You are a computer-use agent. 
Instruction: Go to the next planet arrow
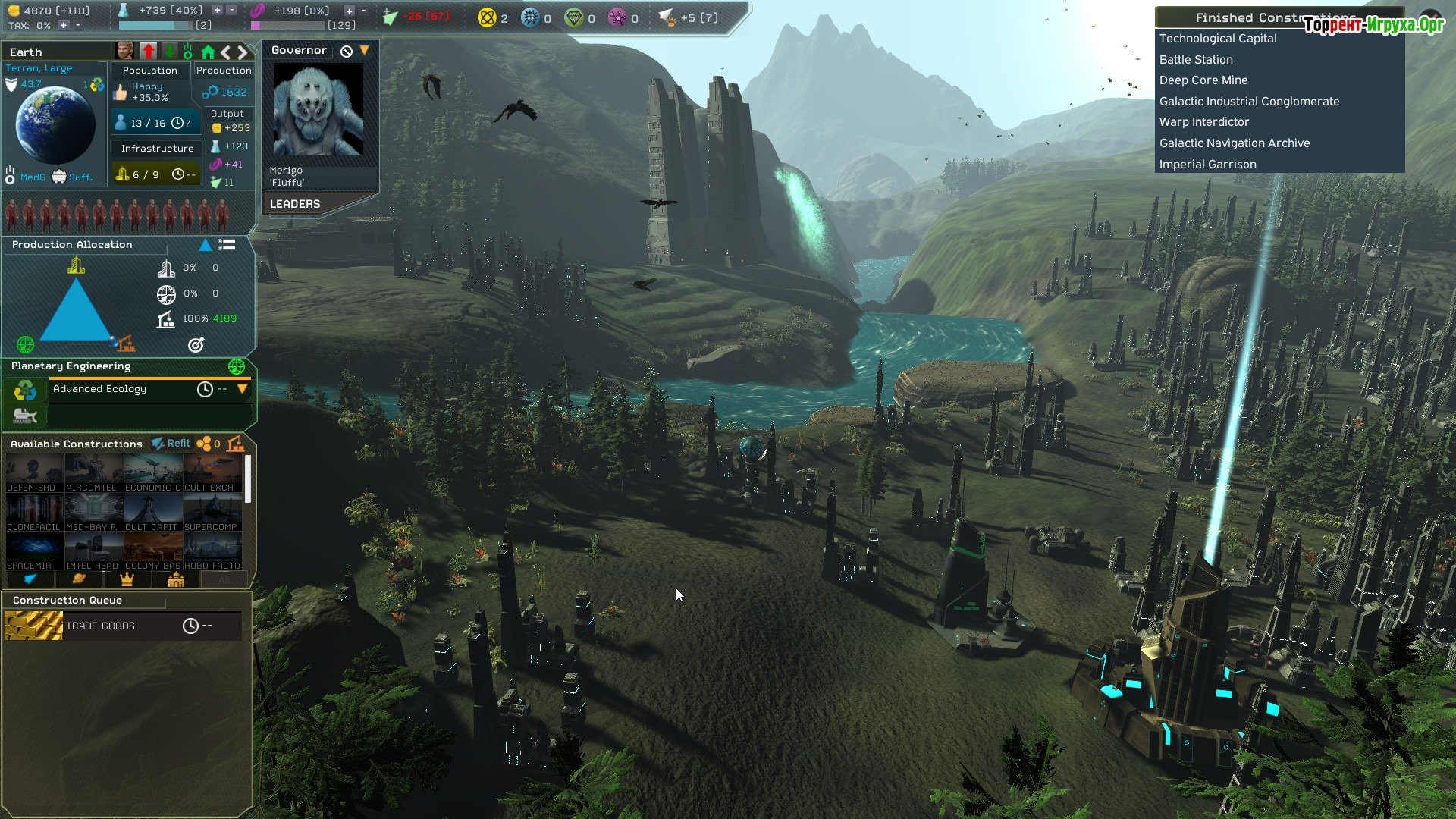click(243, 52)
